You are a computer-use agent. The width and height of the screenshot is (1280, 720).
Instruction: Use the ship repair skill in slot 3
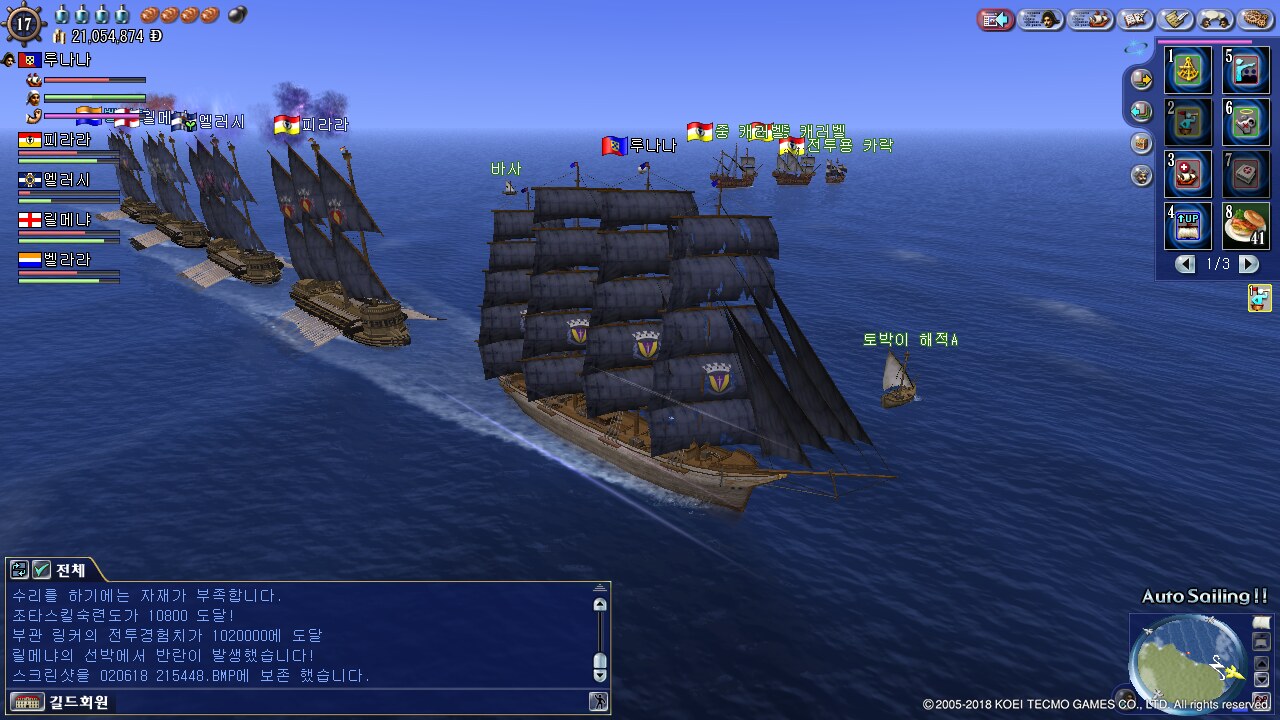[x=1188, y=174]
